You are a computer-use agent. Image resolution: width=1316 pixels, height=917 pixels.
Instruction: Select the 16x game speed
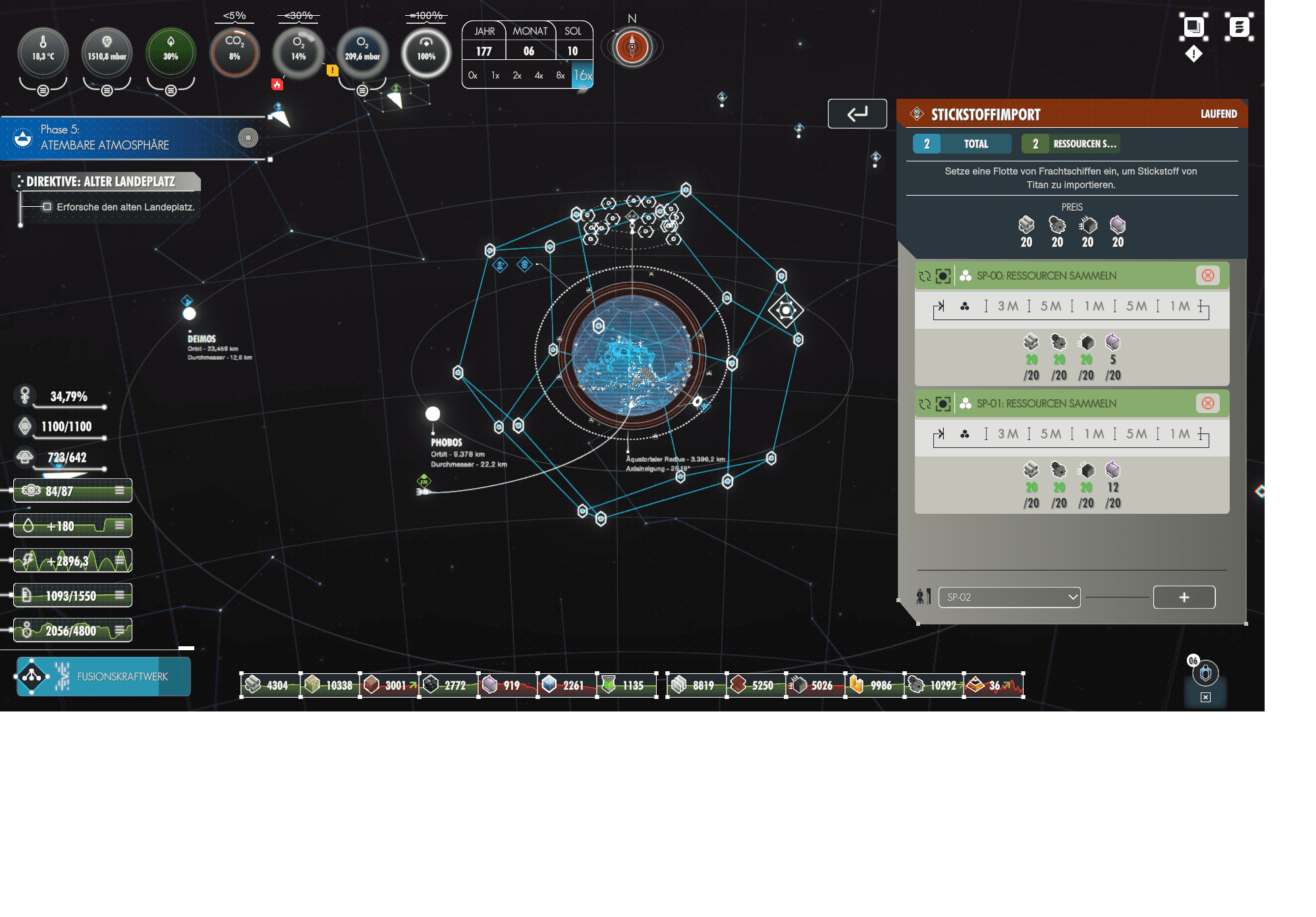click(x=582, y=76)
